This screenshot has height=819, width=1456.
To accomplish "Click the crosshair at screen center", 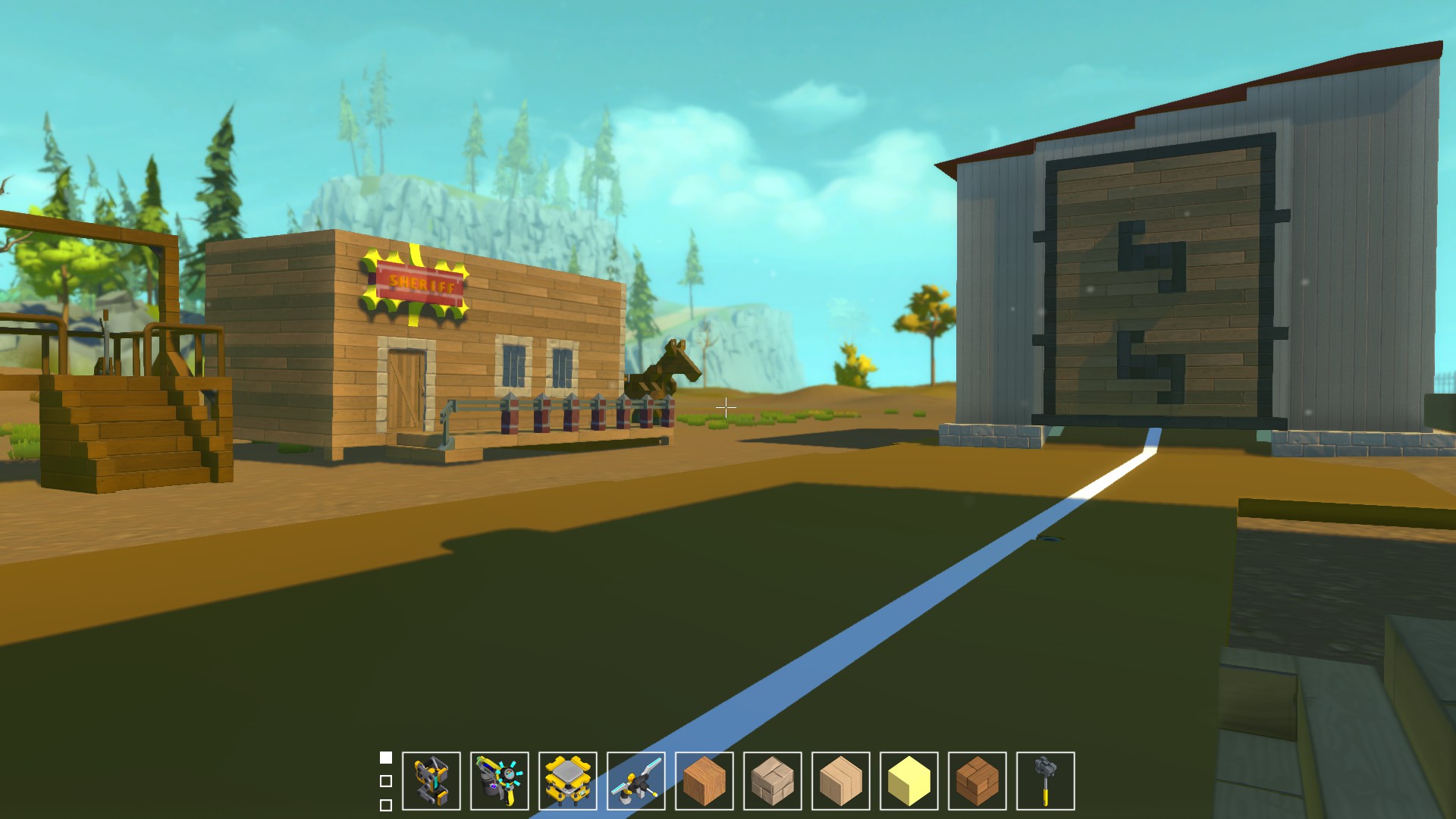I will (726, 407).
